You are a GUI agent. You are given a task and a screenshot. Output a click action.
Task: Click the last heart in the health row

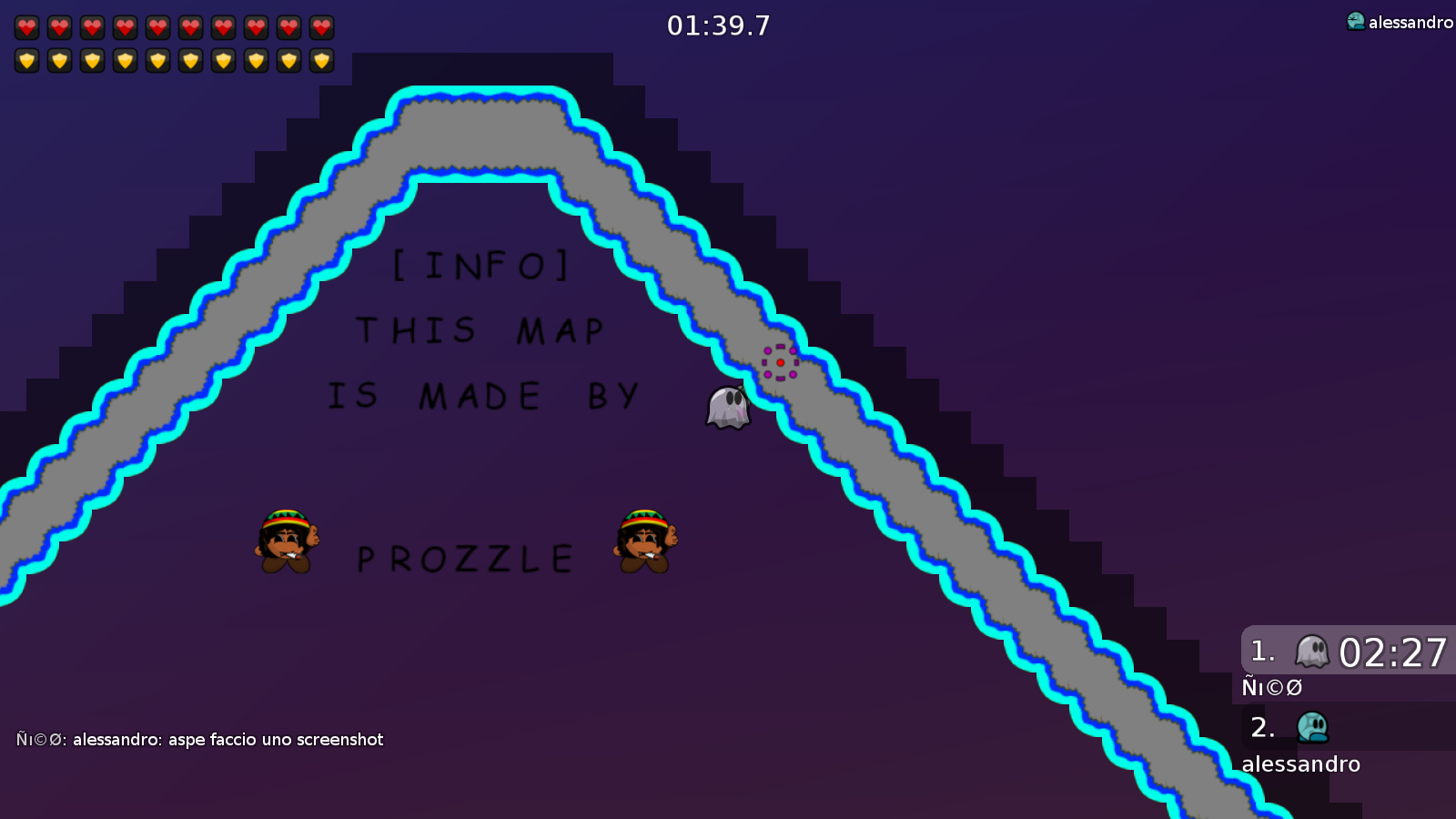click(320, 27)
